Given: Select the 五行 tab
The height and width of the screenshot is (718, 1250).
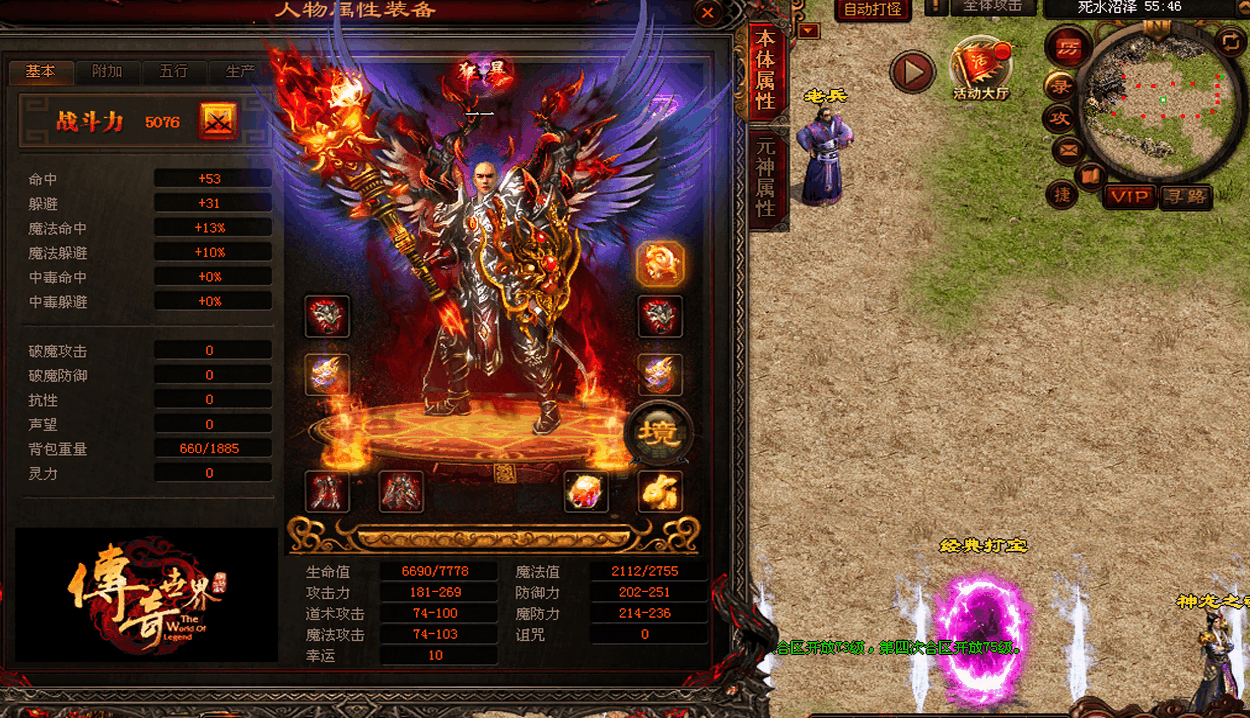Looking at the screenshot, I should click(x=173, y=73).
